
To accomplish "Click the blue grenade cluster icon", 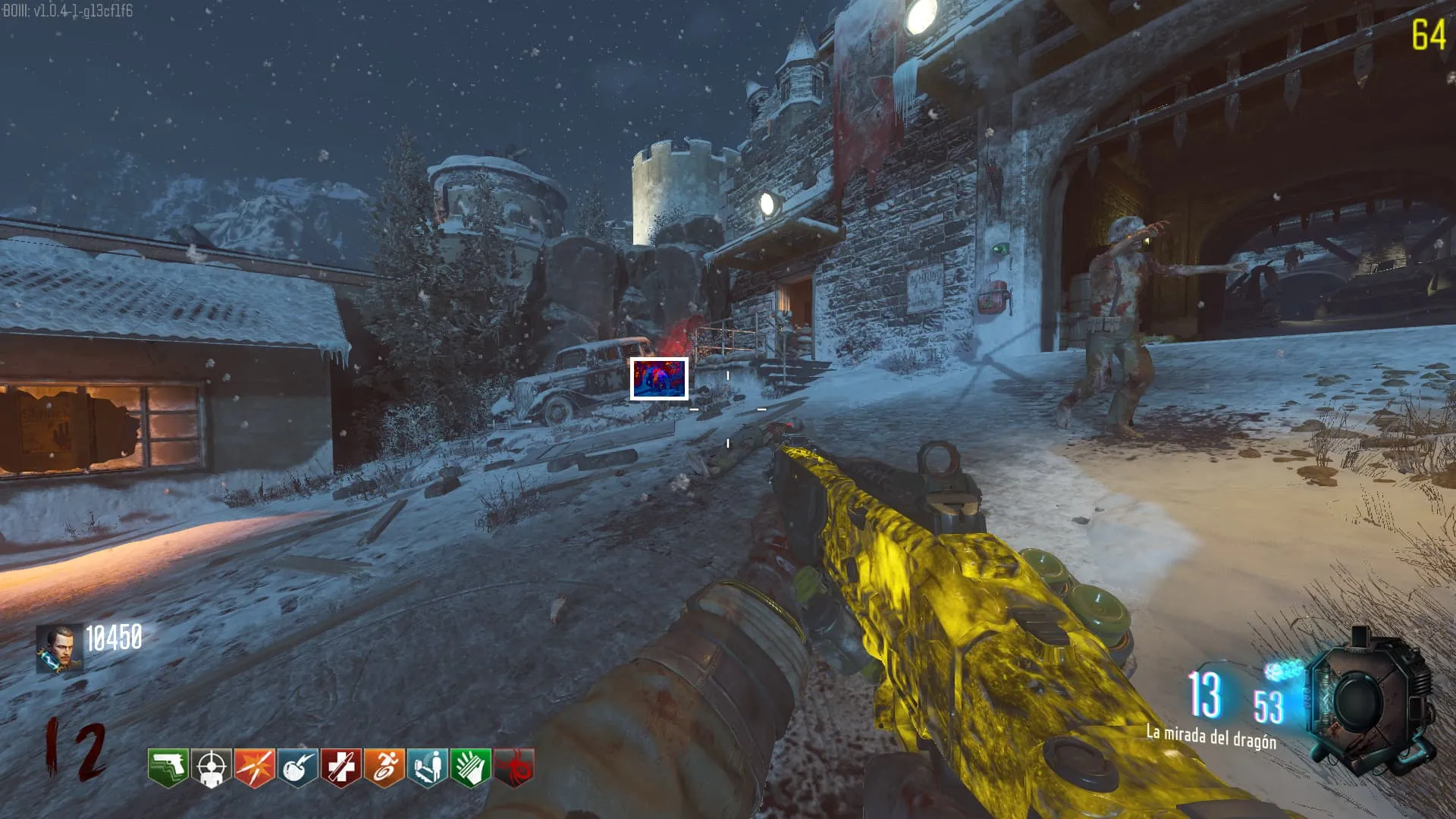I will (1283, 670).
